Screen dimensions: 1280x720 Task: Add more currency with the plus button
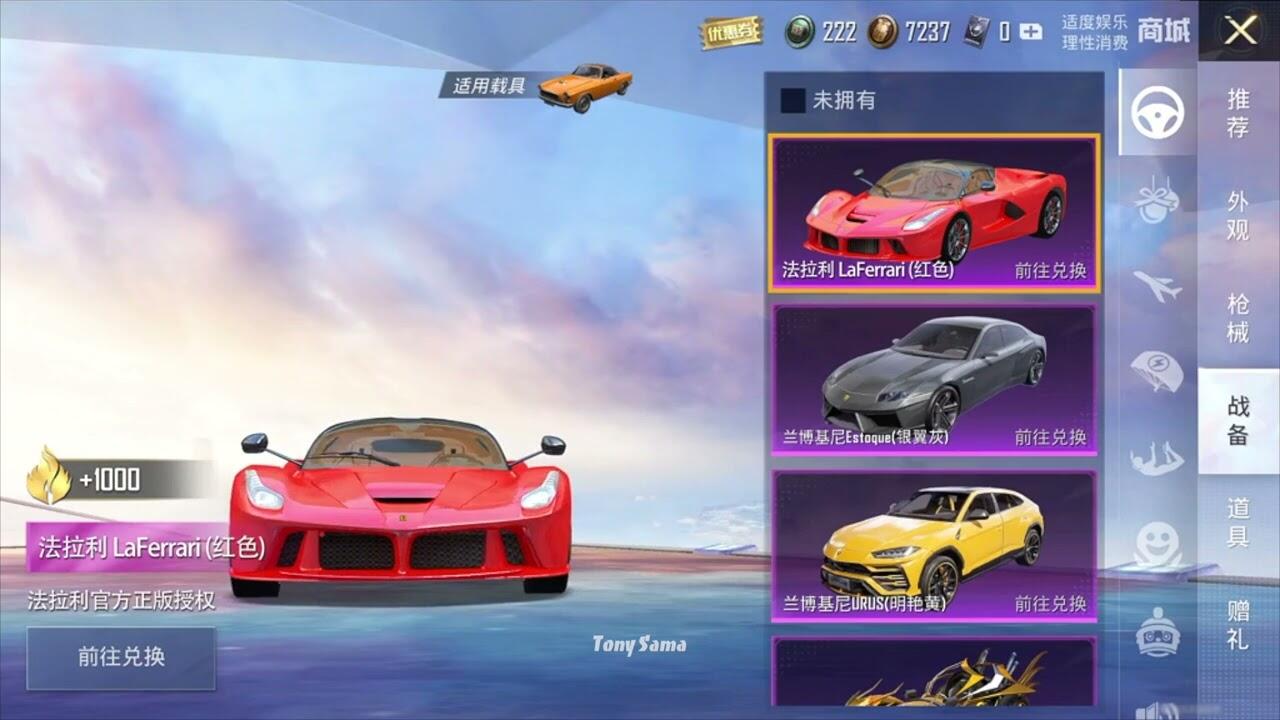coord(1030,32)
